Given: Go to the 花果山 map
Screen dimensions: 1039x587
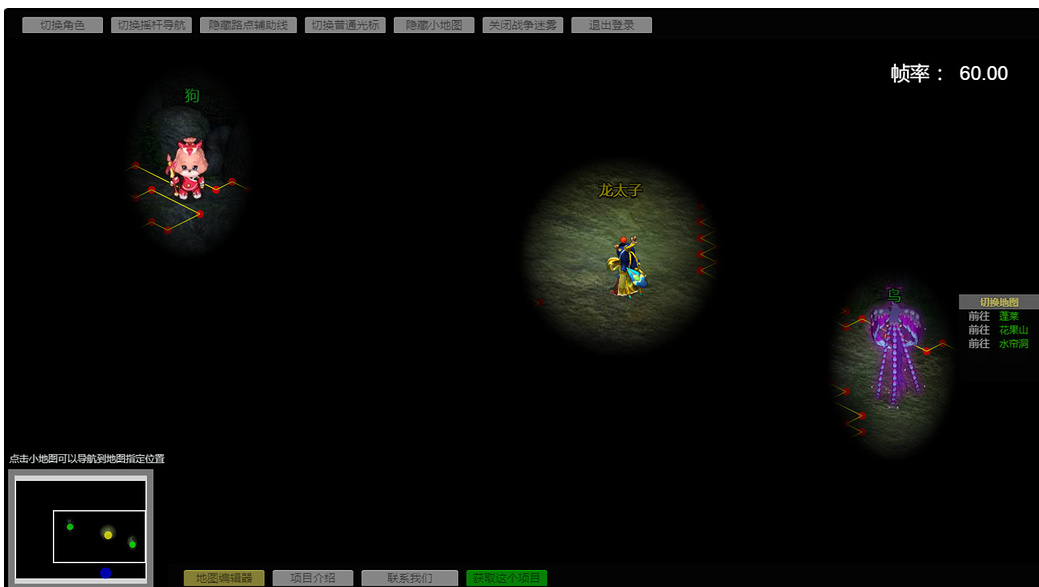Looking at the screenshot, I should coord(1013,330).
